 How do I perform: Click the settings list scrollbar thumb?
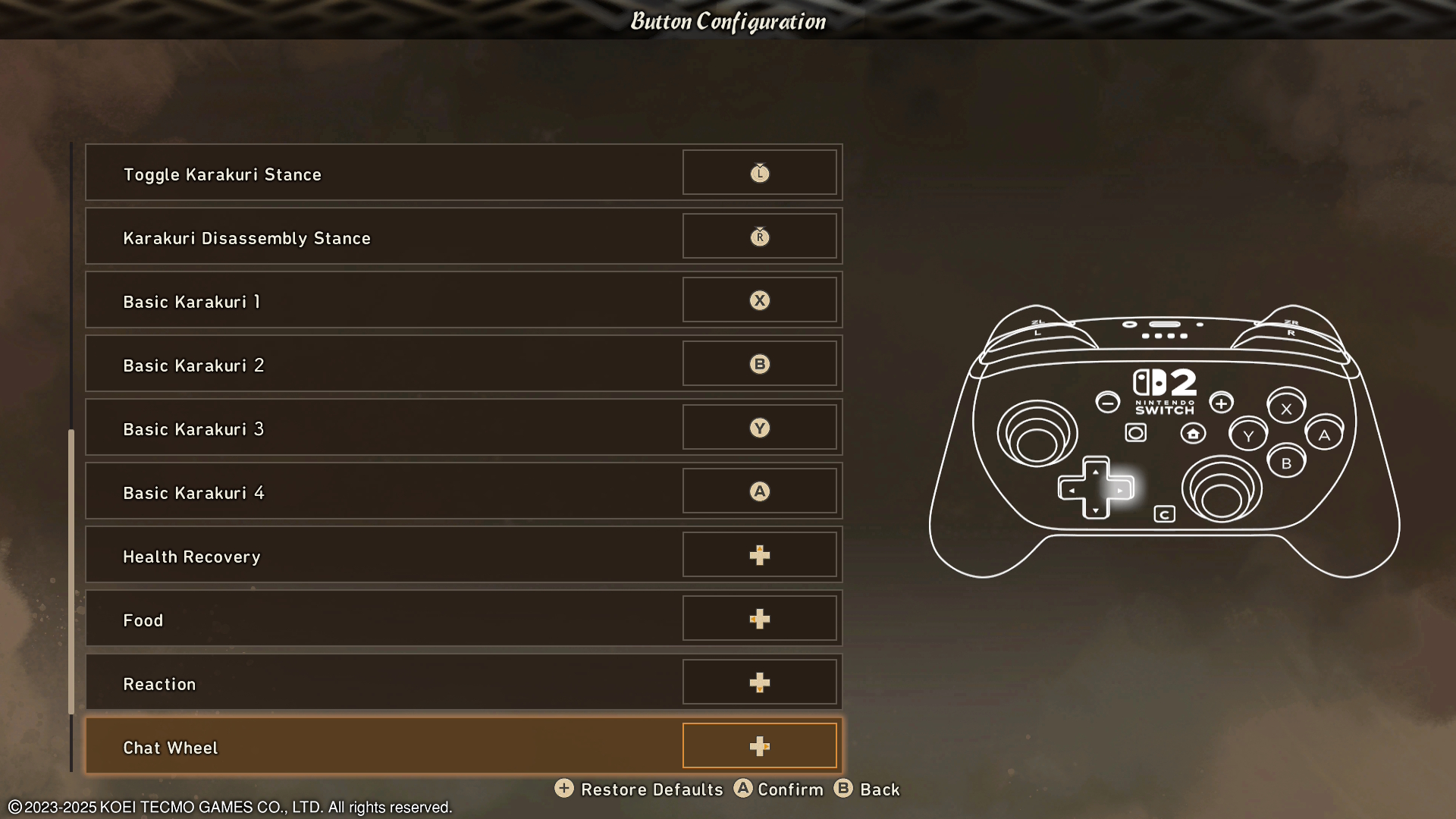(71, 572)
